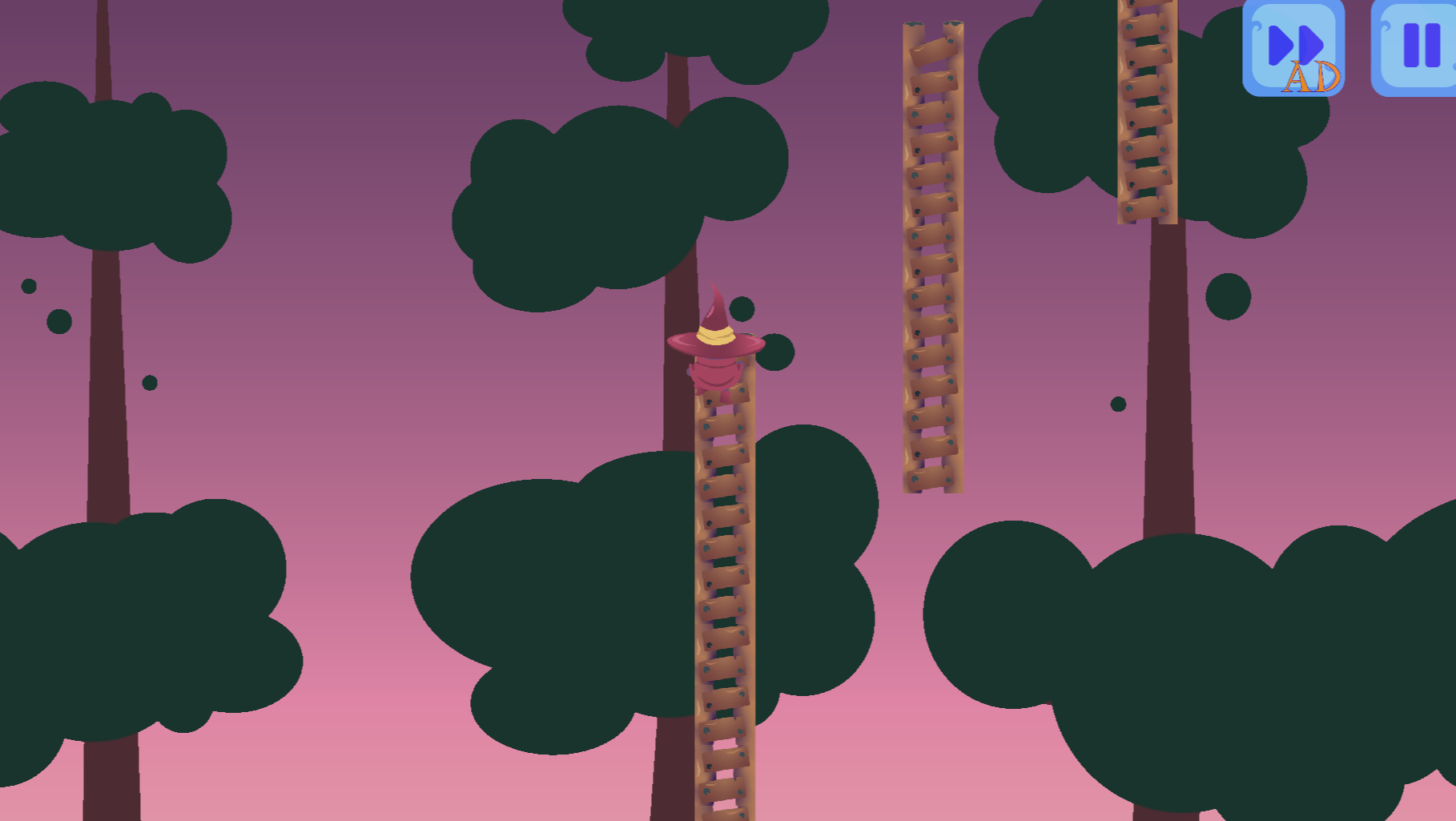Click the orange AD label on the speed button

pos(1311,78)
